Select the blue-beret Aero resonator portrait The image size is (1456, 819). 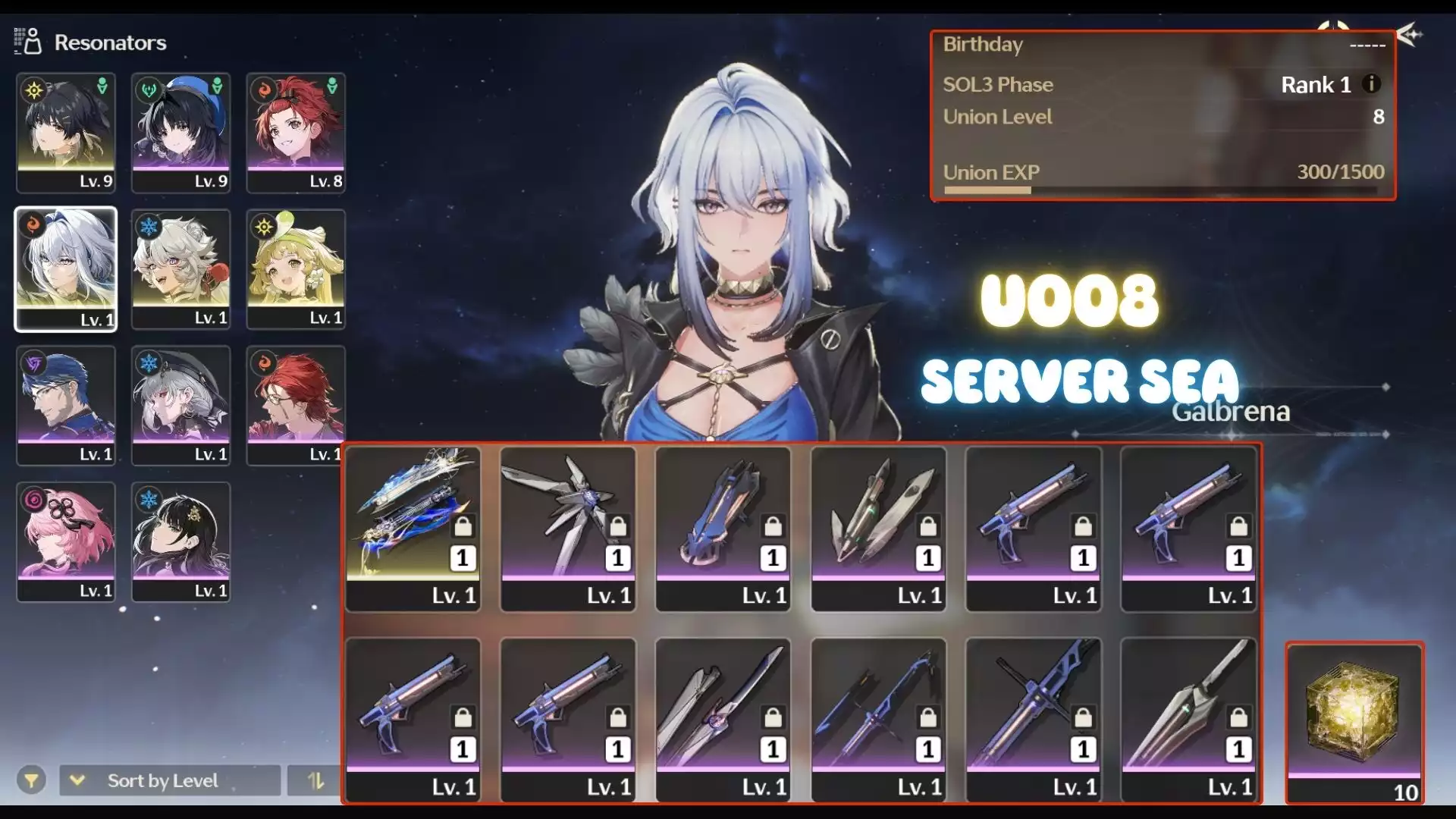180,133
